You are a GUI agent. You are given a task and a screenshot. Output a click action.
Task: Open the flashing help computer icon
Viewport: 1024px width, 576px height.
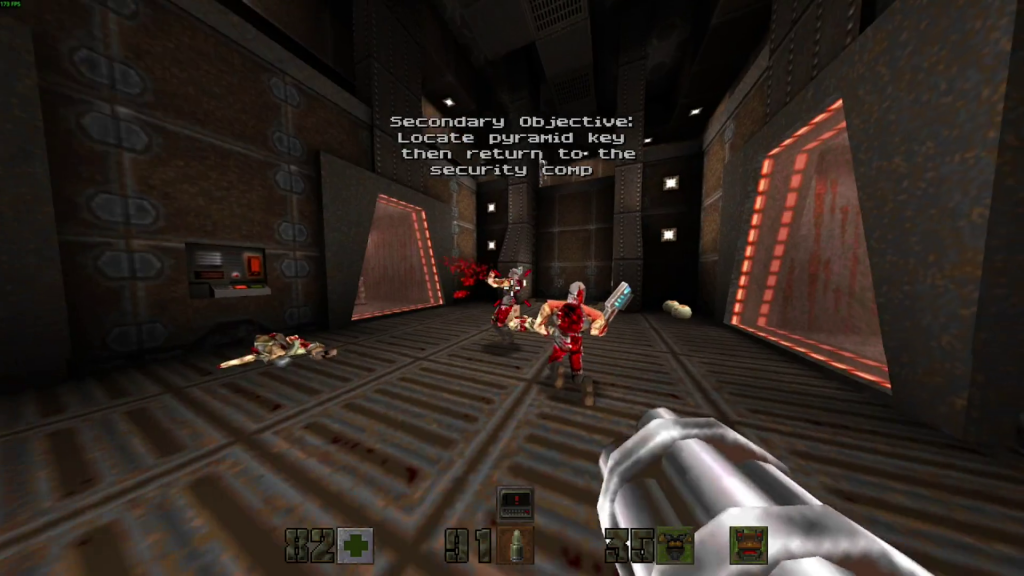click(515, 502)
